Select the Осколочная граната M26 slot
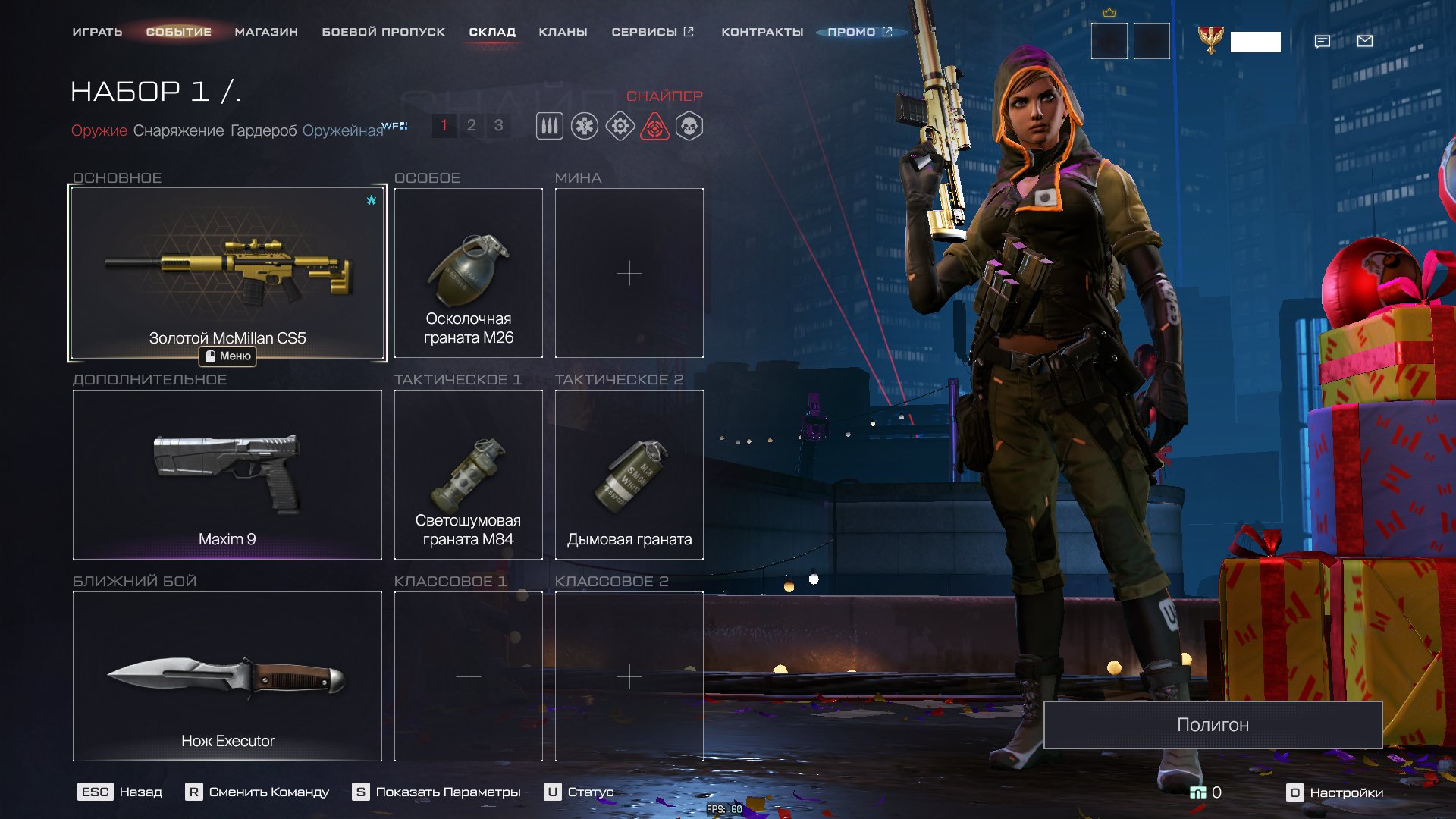 coord(469,273)
